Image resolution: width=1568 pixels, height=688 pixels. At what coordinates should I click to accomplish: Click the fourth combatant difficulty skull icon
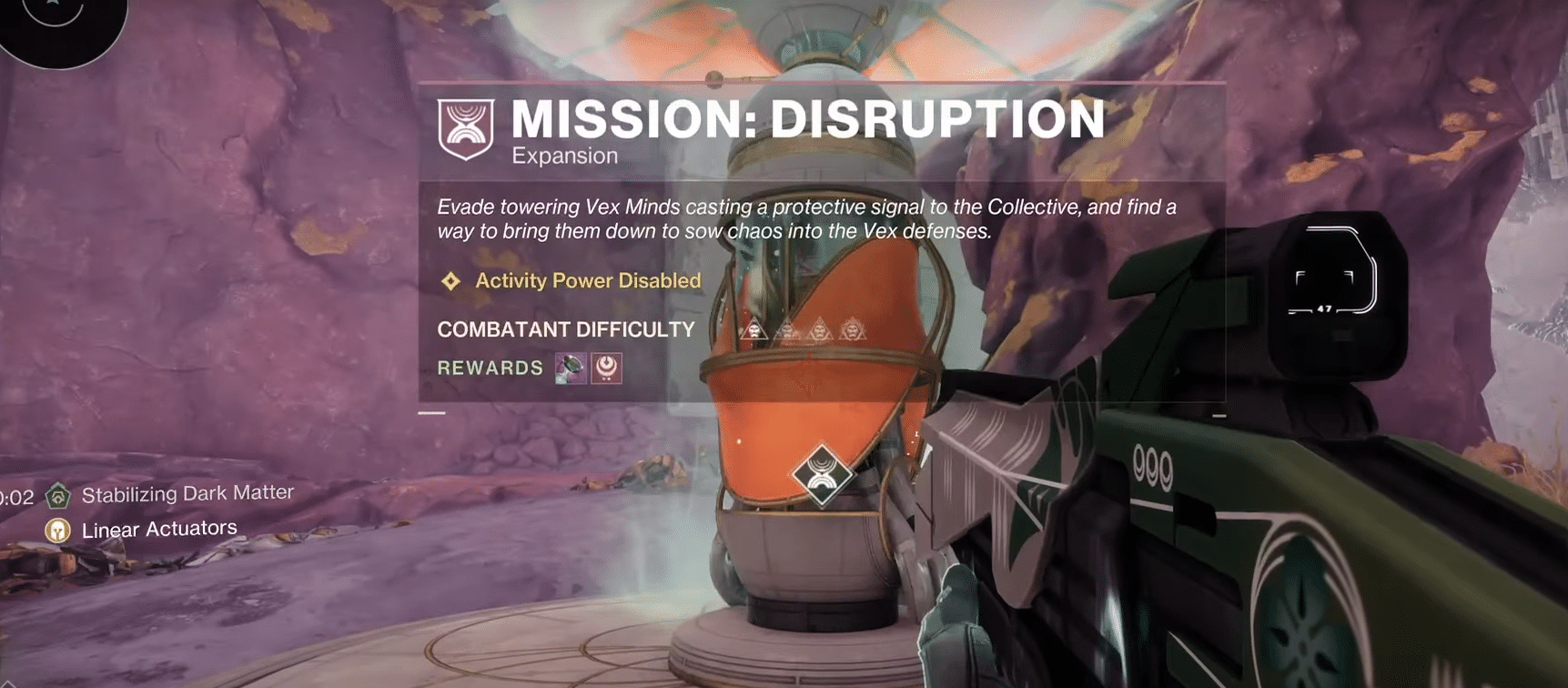coord(850,328)
